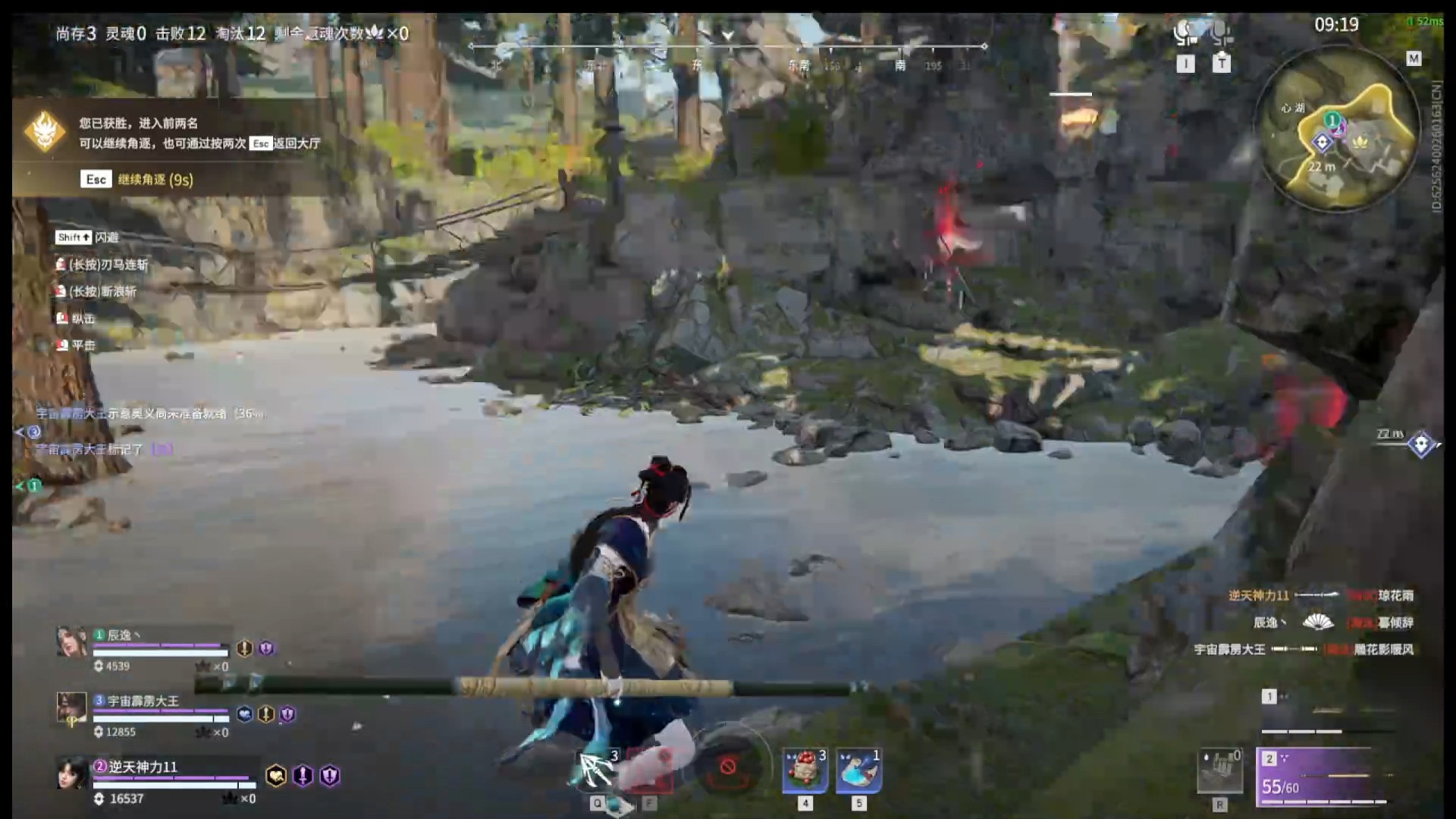Click teammate 宇宙霹雳大王 portrait

click(72, 708)
